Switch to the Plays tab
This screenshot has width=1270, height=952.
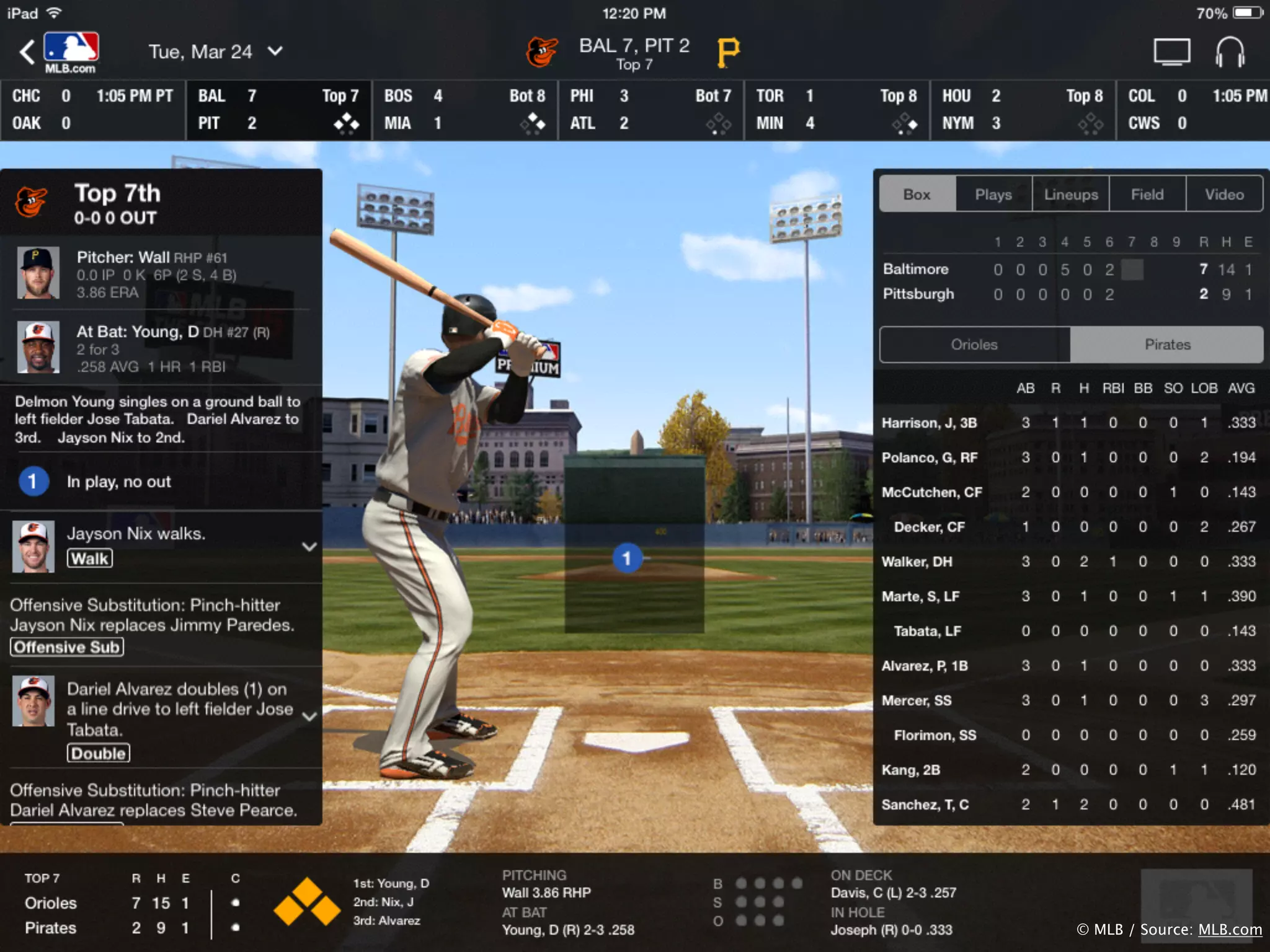[x=993, y=195]
